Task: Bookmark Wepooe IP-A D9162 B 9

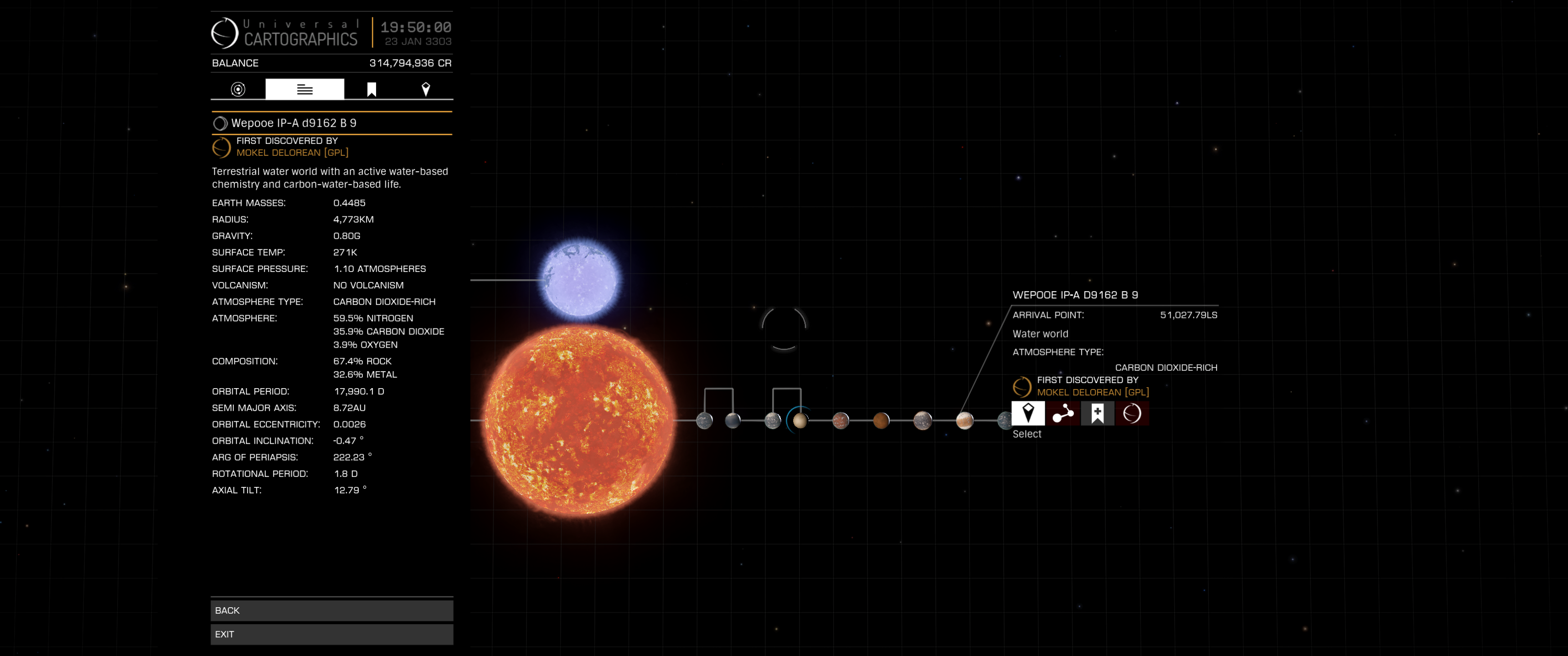Action: click(x=1097, y=413)
